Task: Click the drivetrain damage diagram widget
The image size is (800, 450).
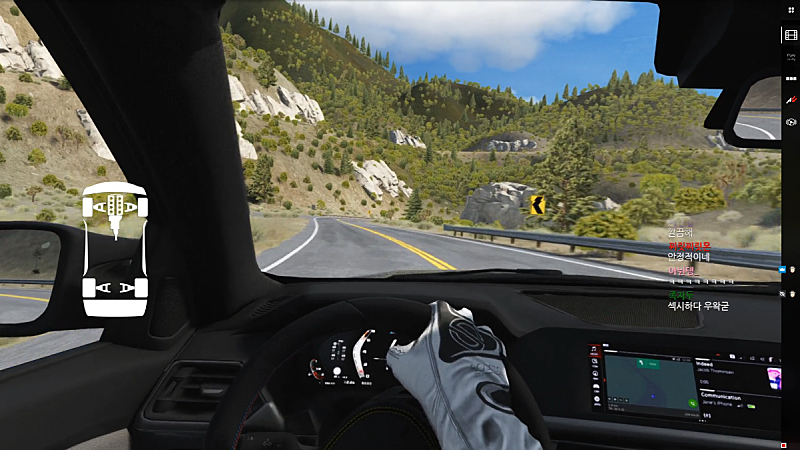Action: [x=115, y=250]
